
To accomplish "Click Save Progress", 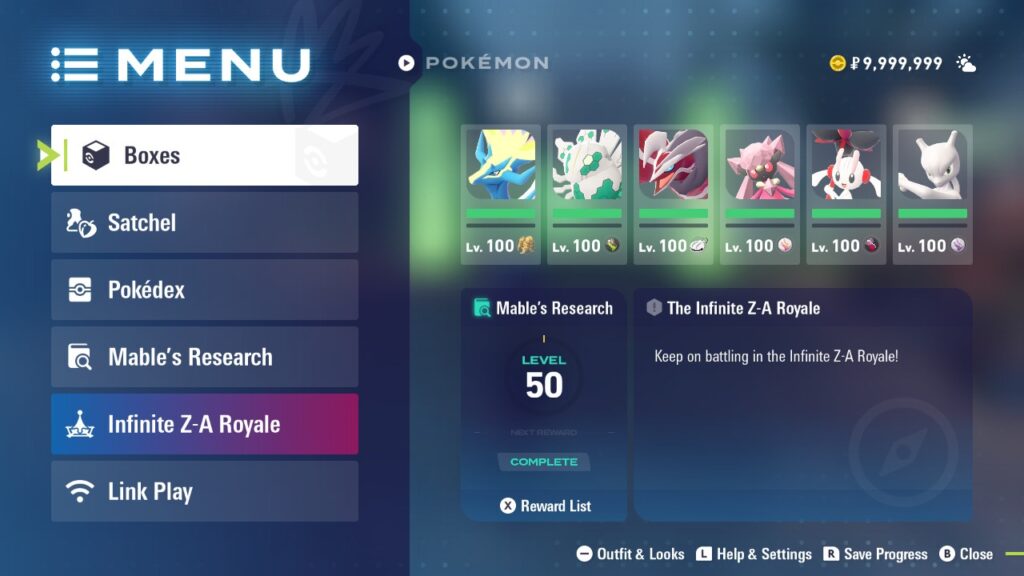I will 874,554.
